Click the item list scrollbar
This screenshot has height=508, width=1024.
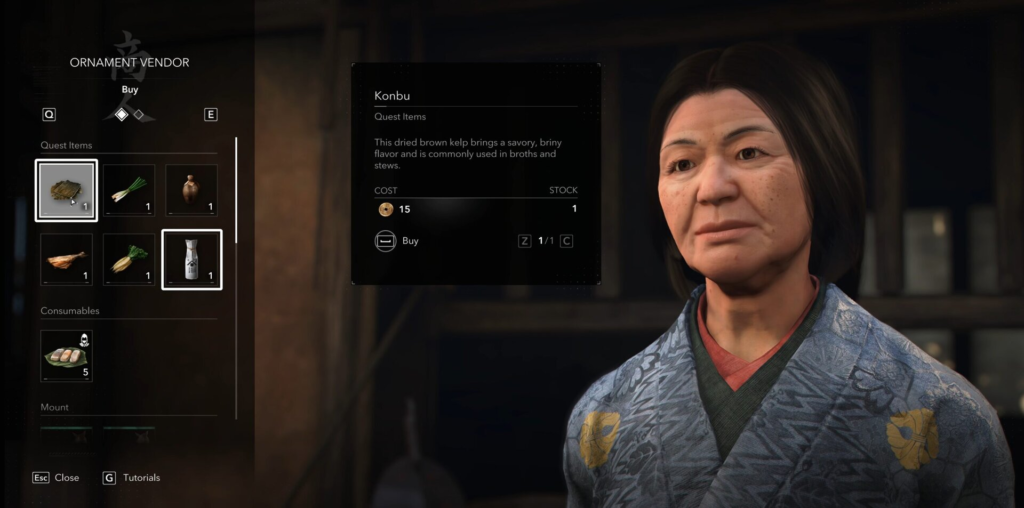(236, 190)
